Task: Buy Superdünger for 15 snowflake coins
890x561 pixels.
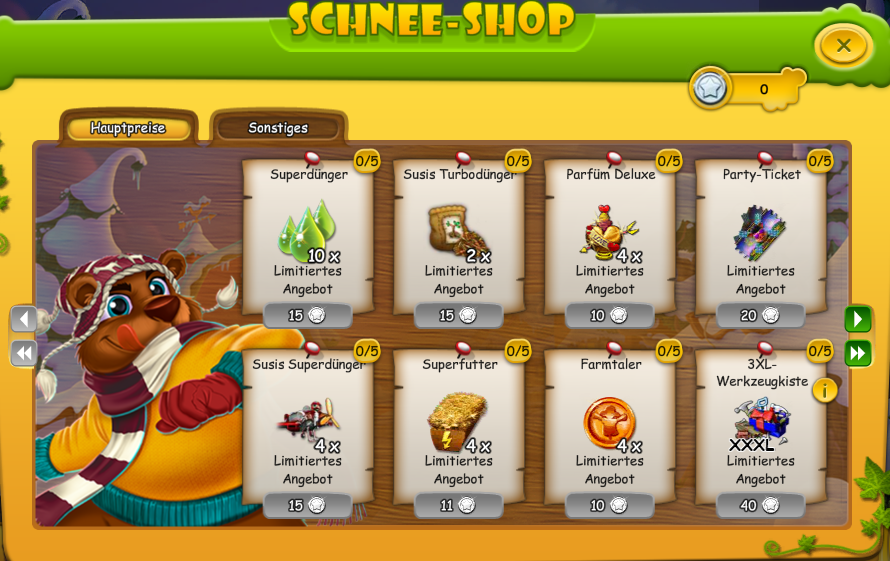Action: 308,316
